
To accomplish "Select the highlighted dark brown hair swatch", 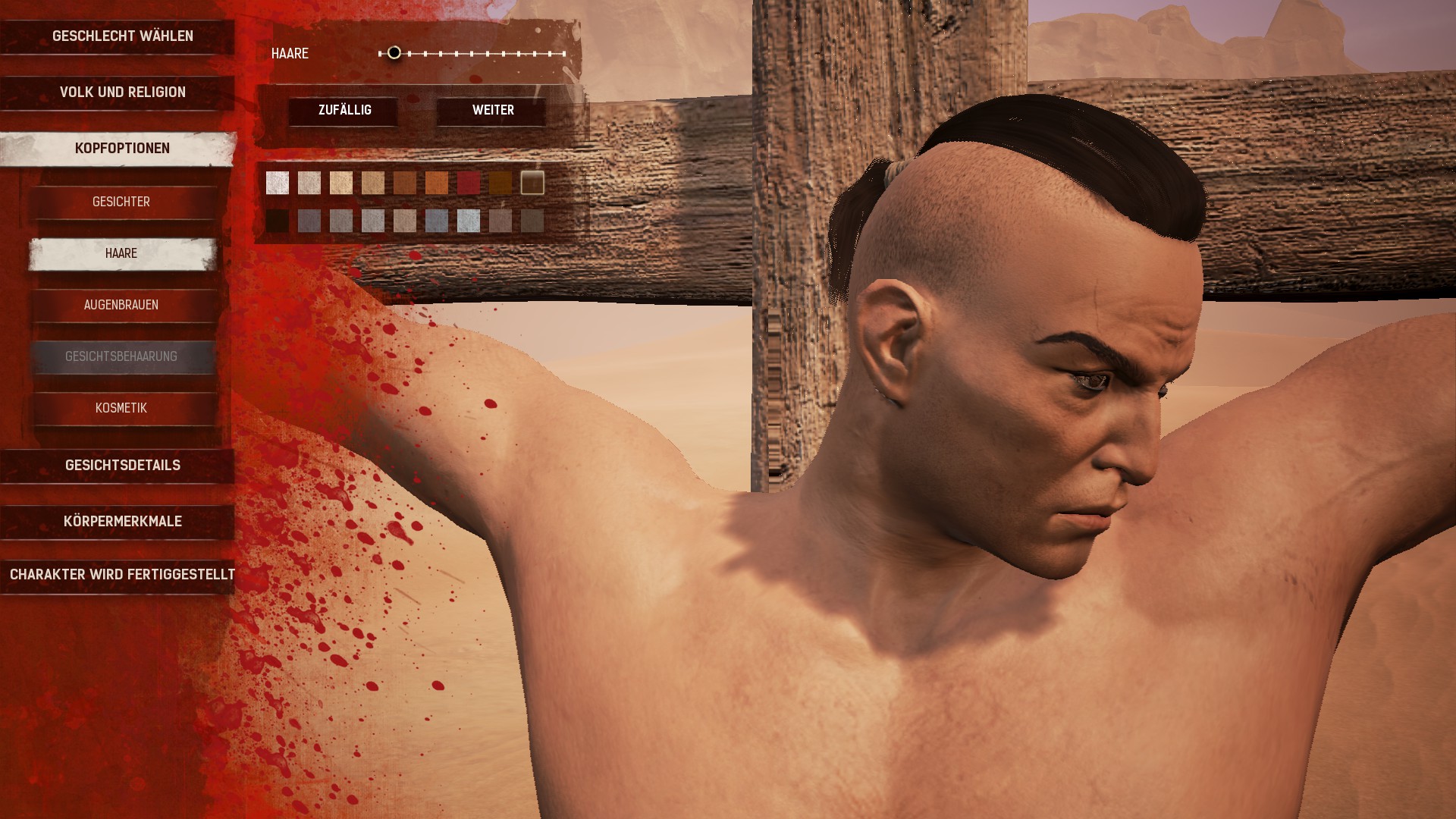I will coord(532,183).
